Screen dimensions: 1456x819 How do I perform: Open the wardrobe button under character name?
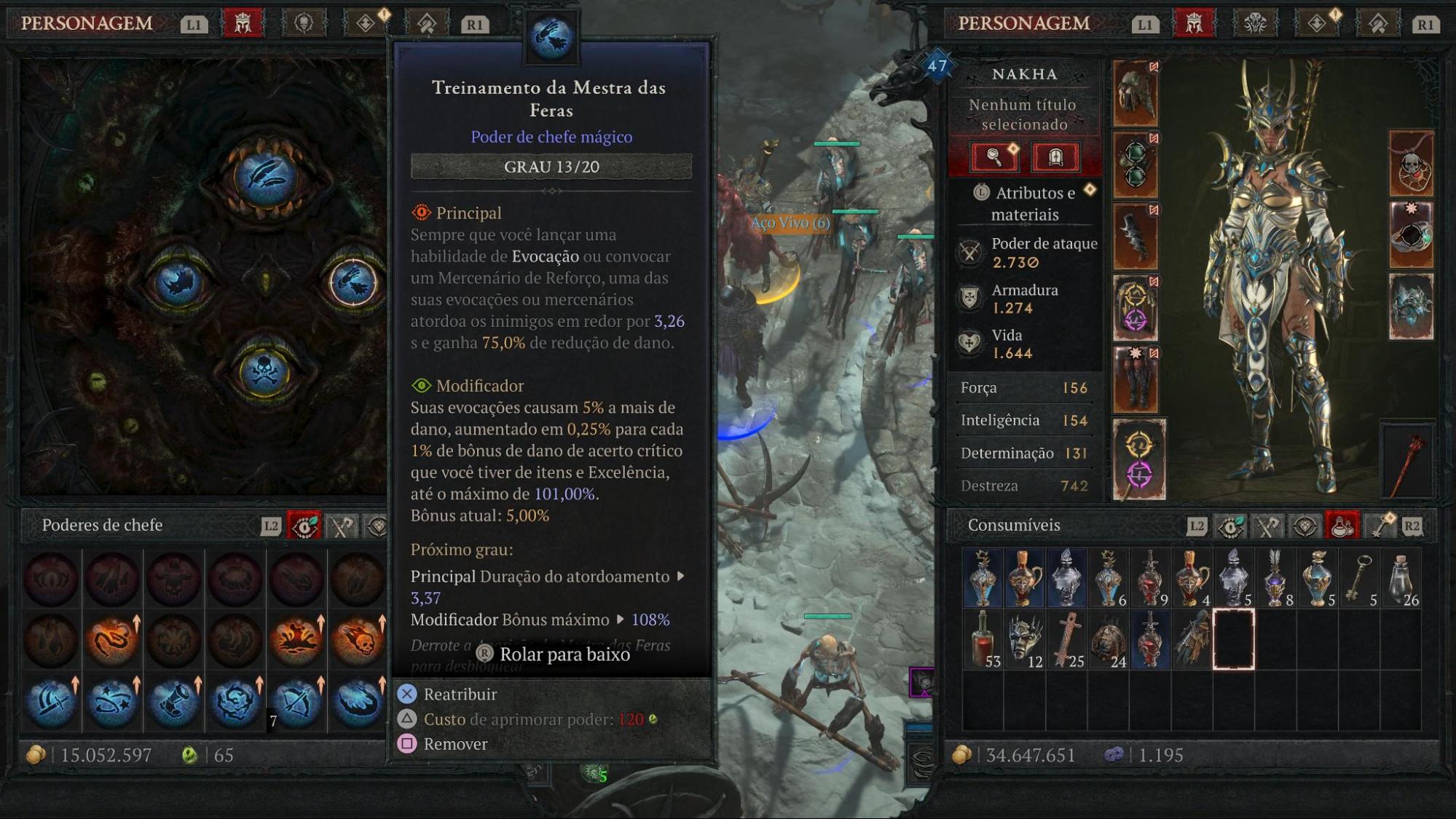(x=1055, y=157)
